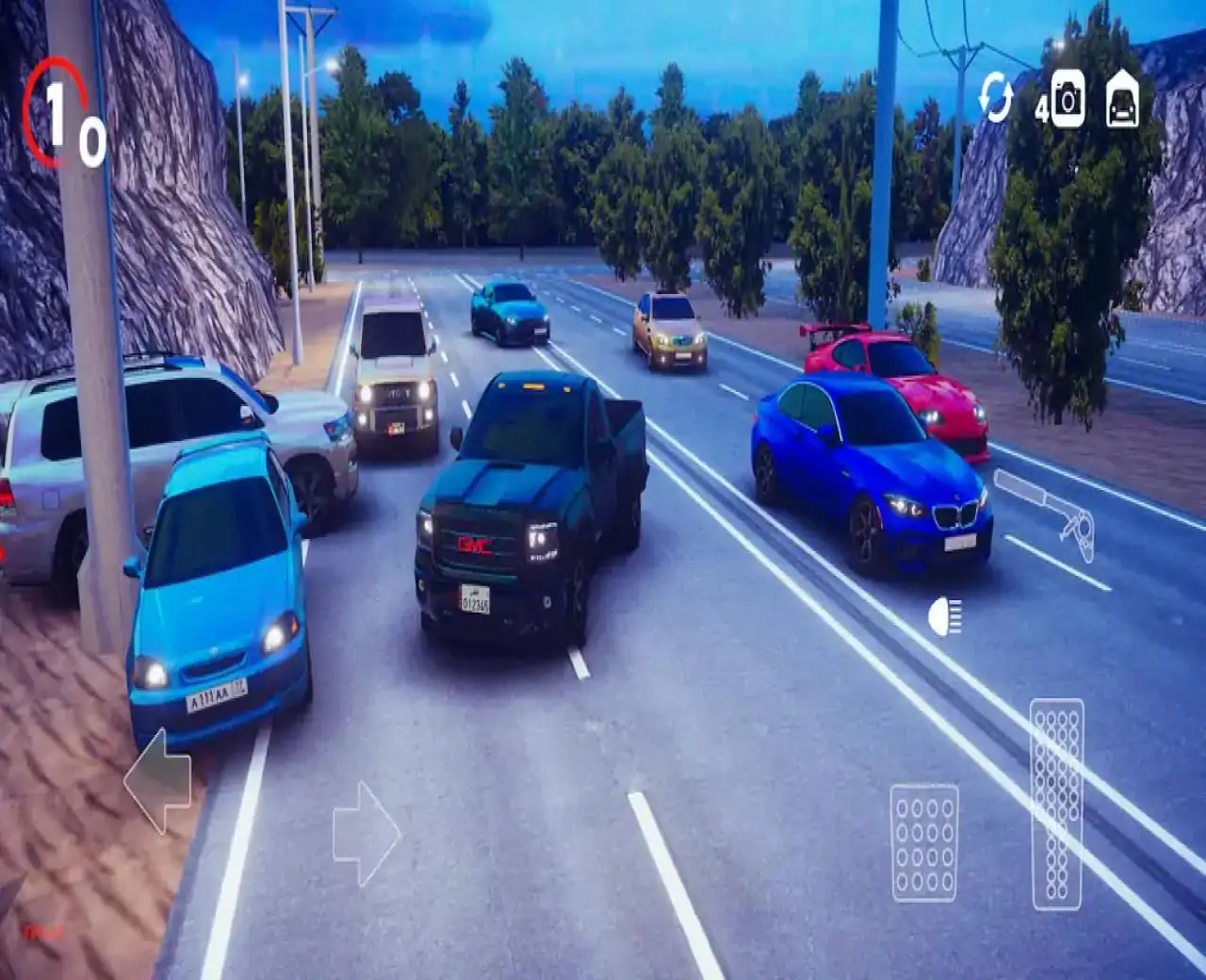Tap the right steering arrow

[x=366, y=833]
